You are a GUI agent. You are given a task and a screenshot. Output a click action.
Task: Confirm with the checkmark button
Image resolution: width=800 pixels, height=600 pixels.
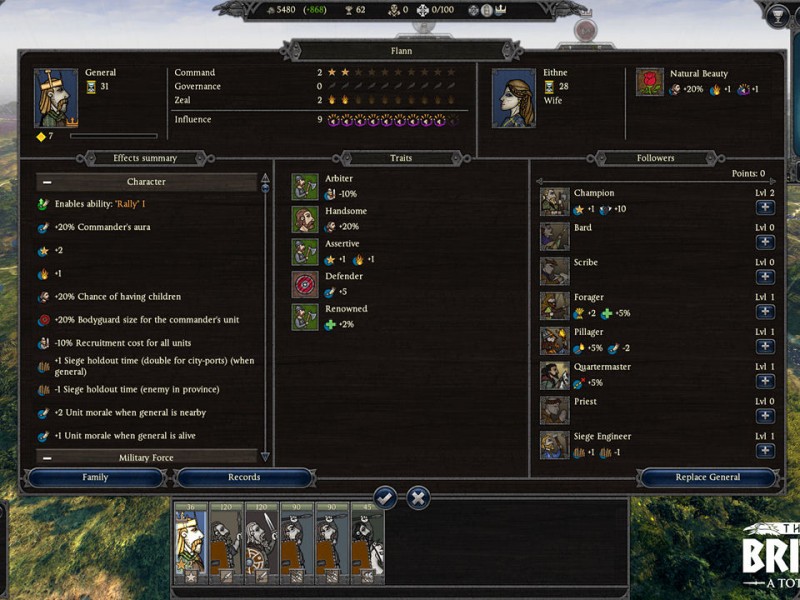coord(385,497)
